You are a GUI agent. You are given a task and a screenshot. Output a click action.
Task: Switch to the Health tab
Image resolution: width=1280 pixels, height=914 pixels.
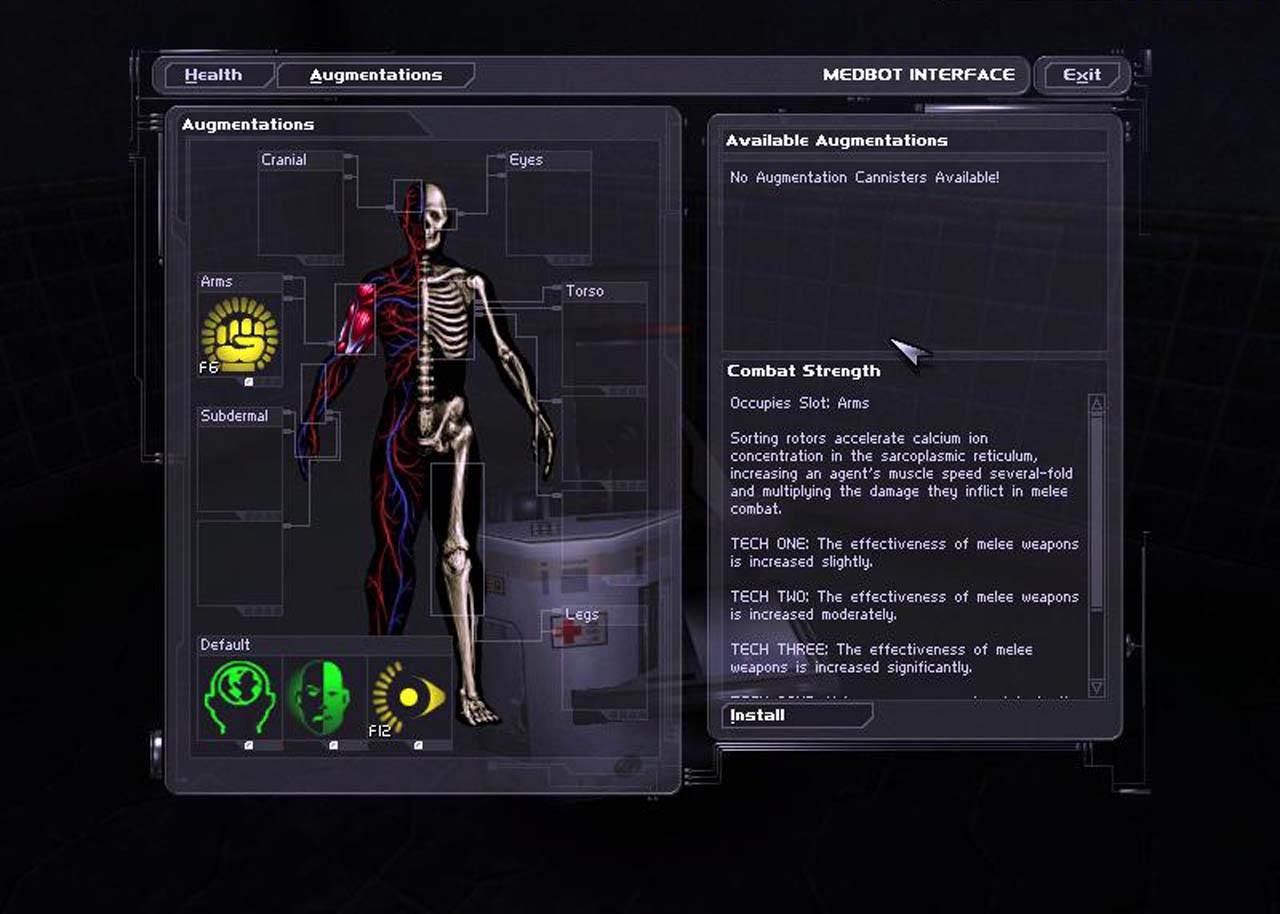coord(213,75)
